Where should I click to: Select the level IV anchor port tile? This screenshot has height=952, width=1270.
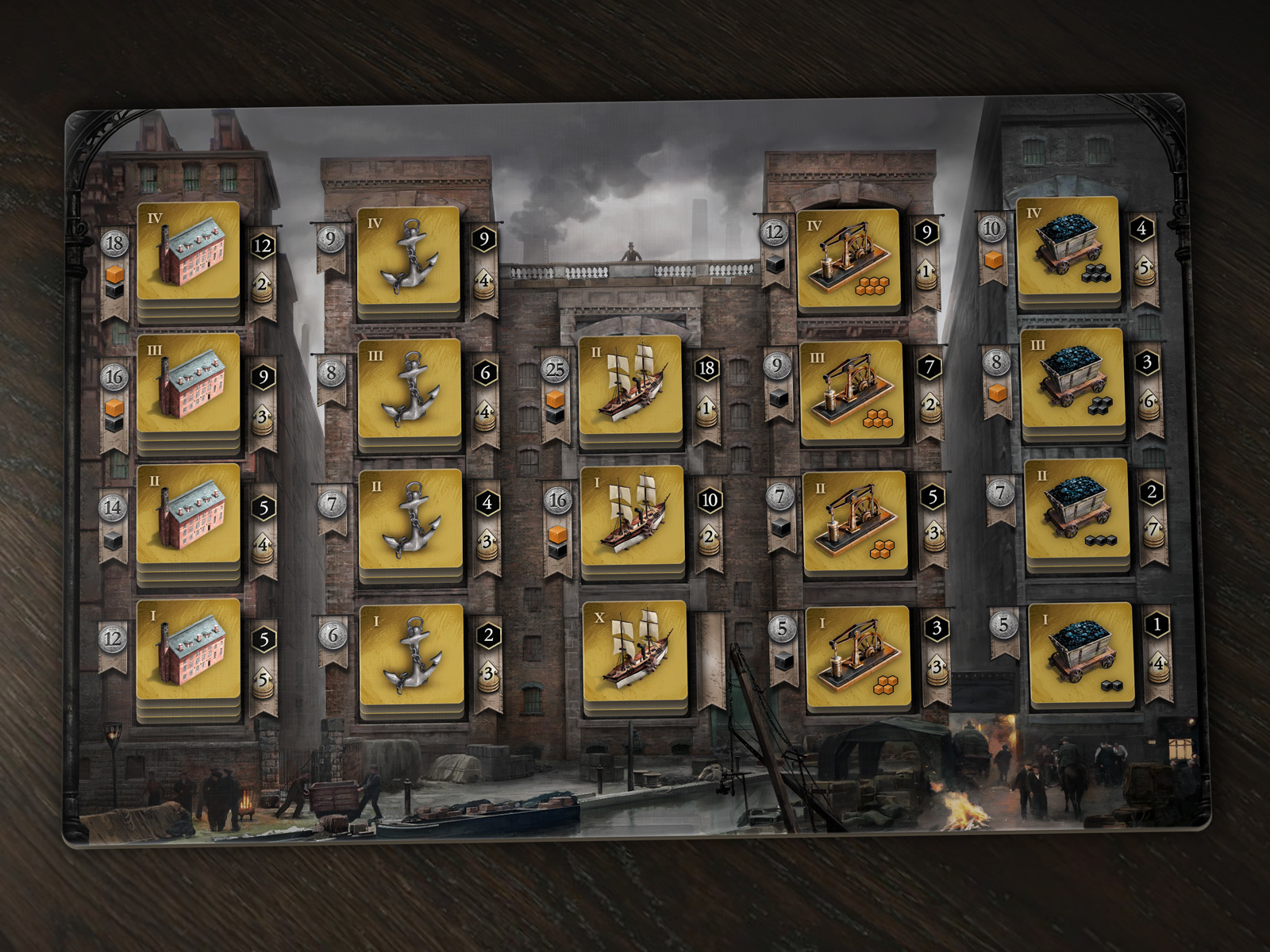409,256
